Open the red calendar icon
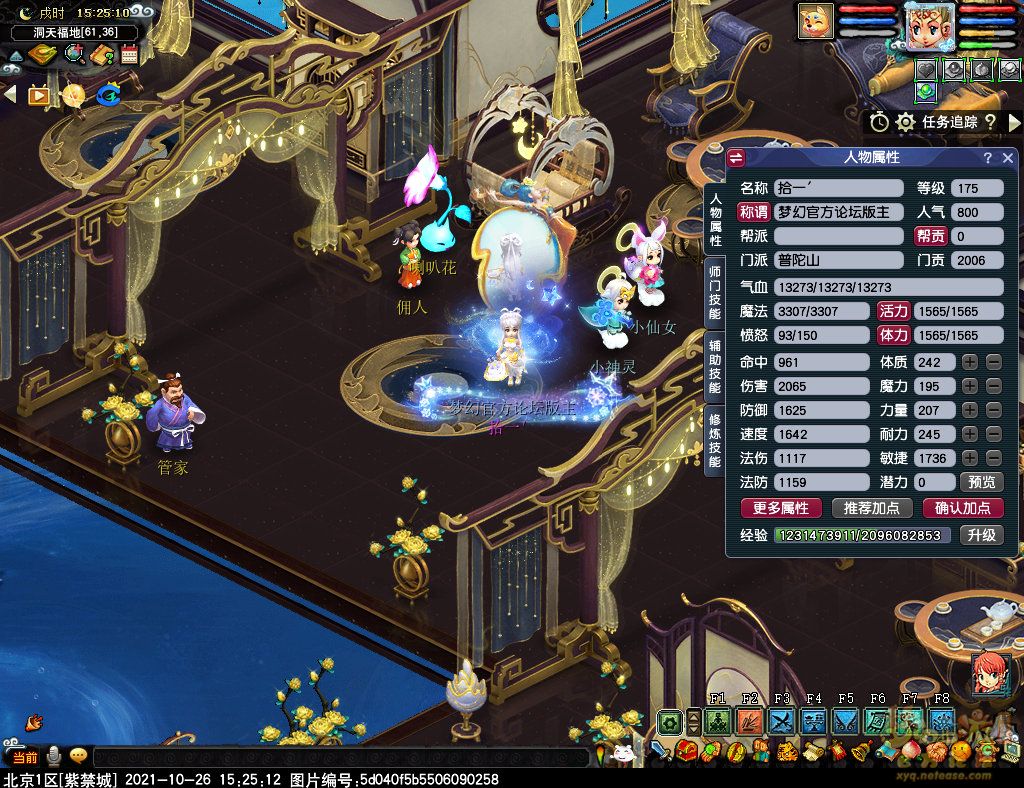 coord(129,54)
